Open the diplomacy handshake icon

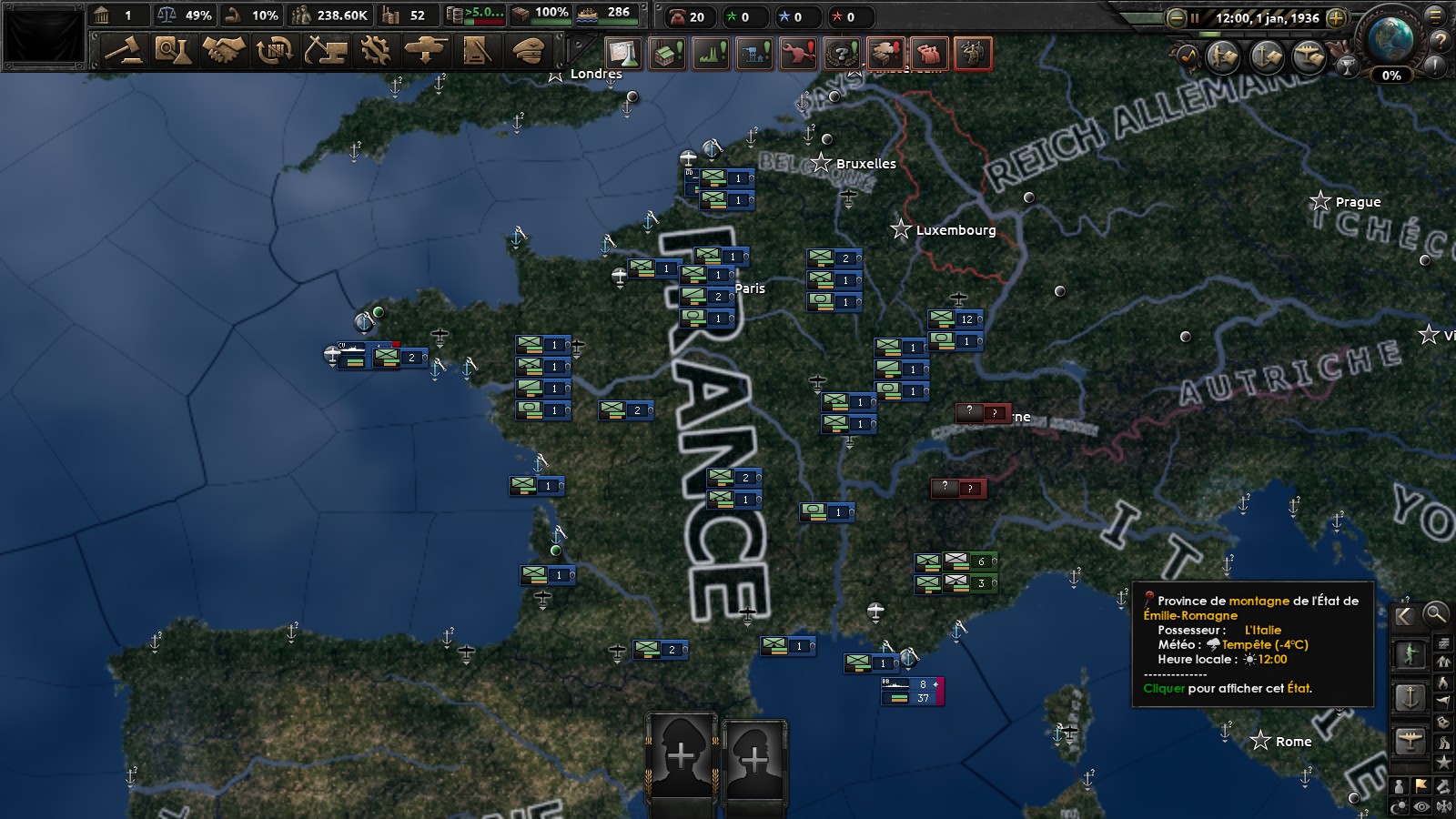coord(225,52)
